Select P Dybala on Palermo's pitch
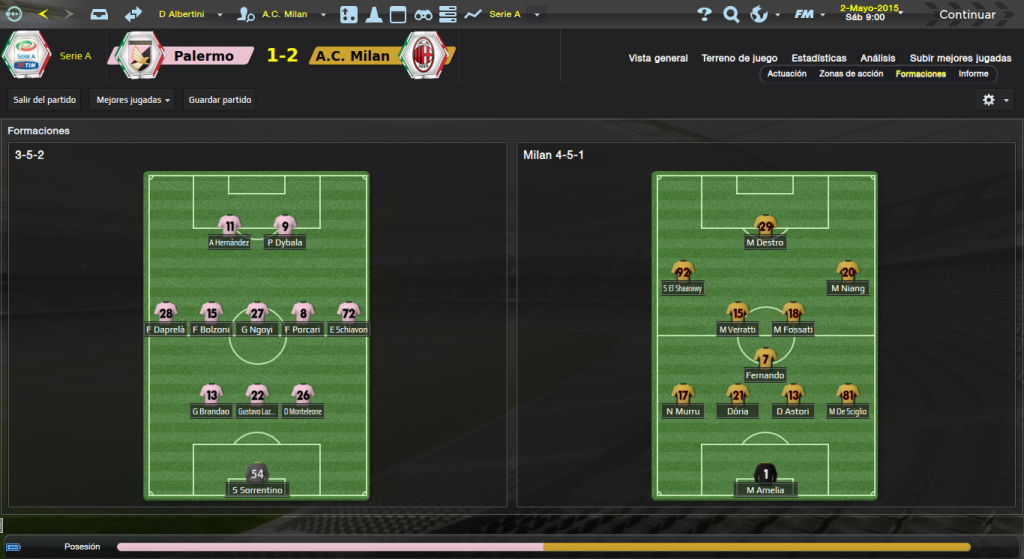1024x559 pixels. tap(285, 234)
